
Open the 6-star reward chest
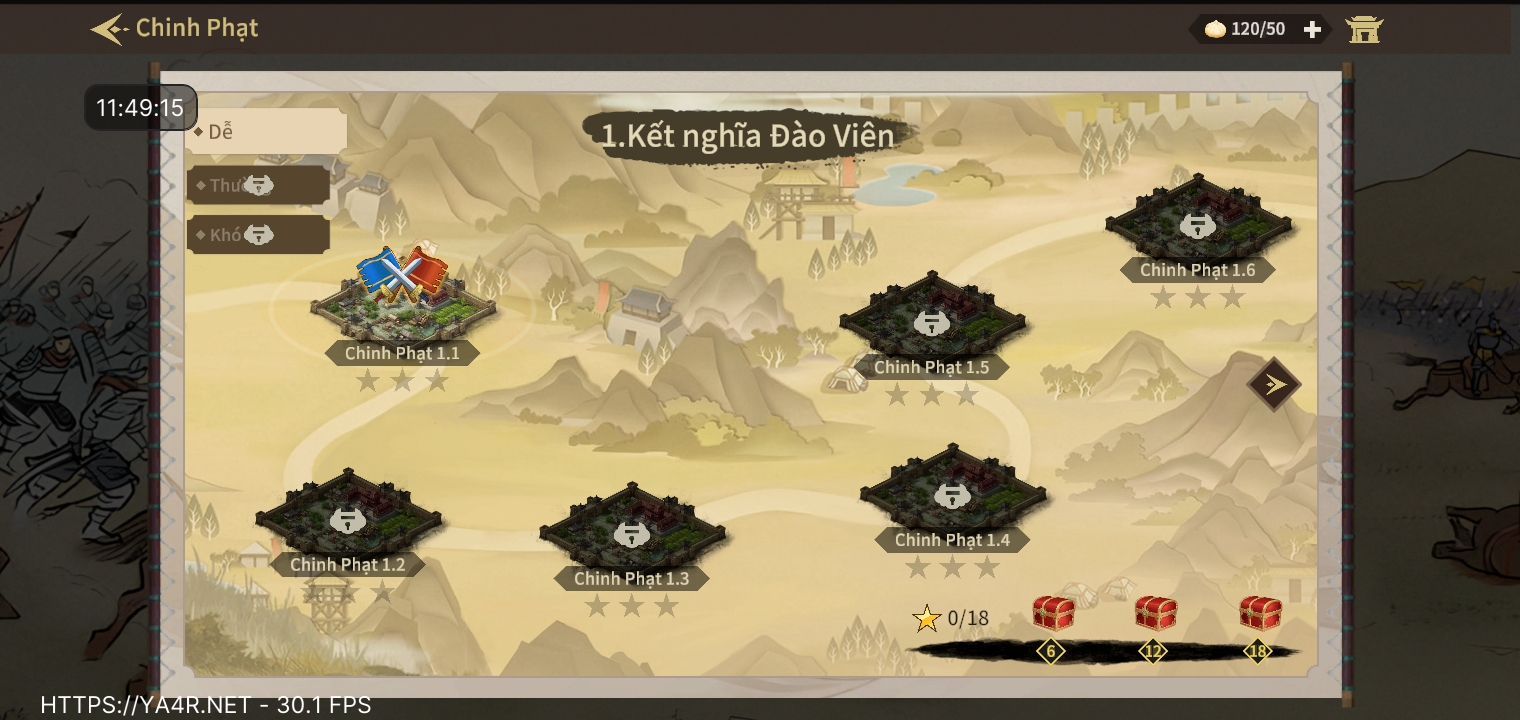point(1052,613)
